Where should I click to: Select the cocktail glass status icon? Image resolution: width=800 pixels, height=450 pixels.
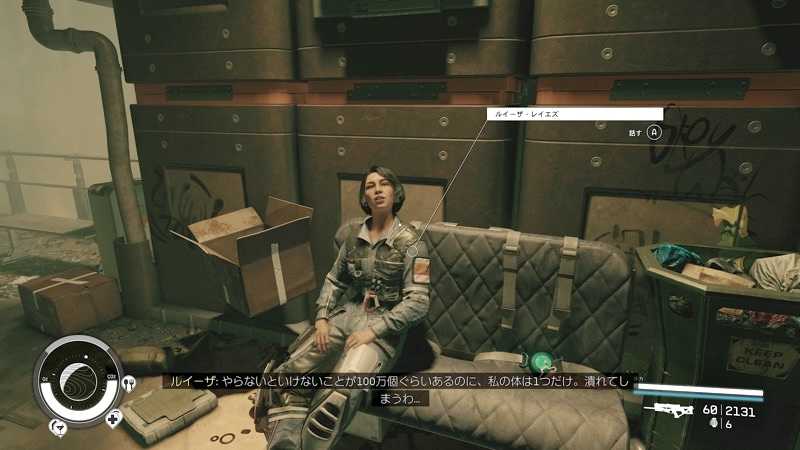pyautogui.click(x=59, y=430)
